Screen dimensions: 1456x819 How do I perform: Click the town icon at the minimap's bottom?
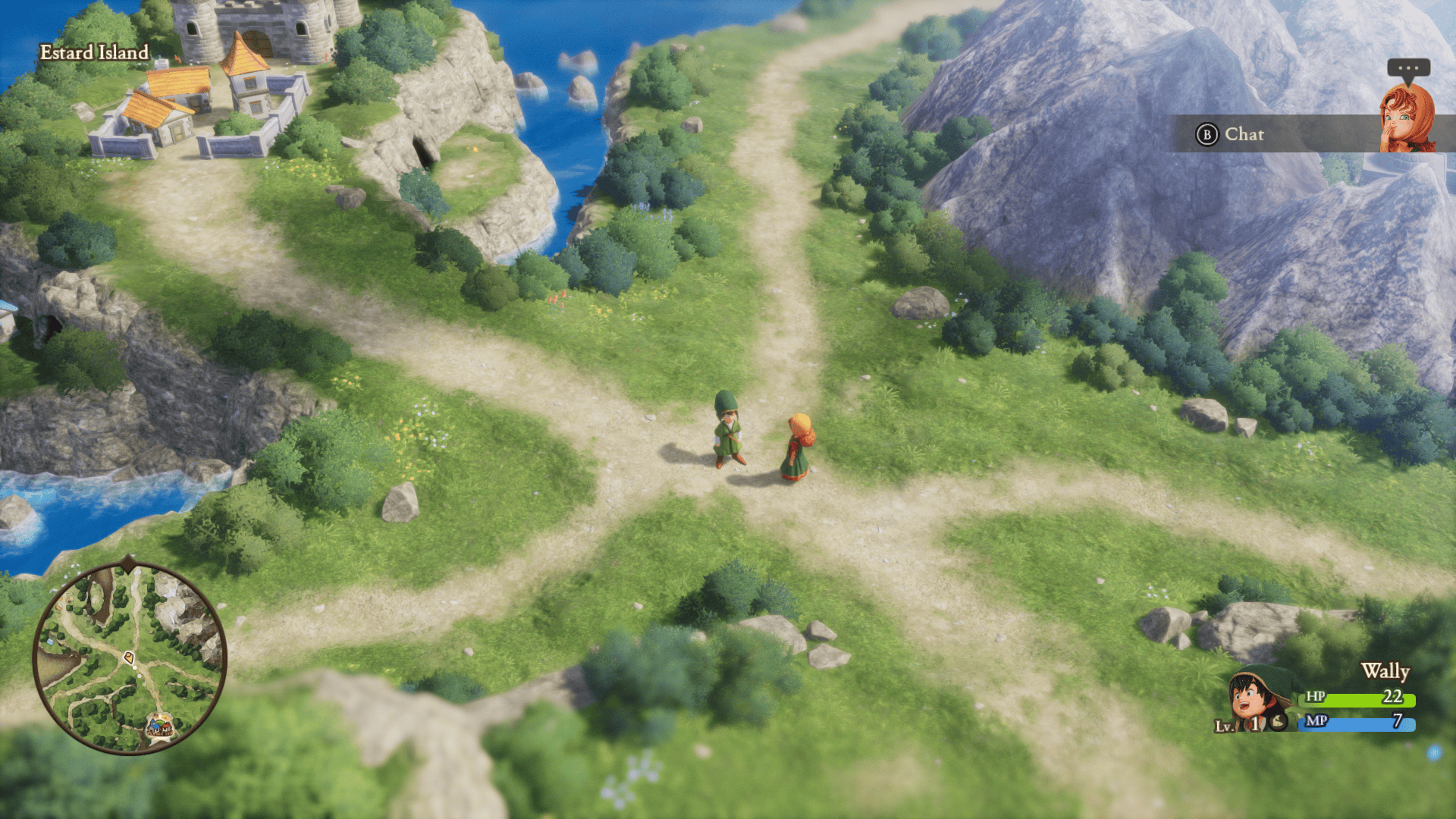pyautogui.click(x=160, y=726)
